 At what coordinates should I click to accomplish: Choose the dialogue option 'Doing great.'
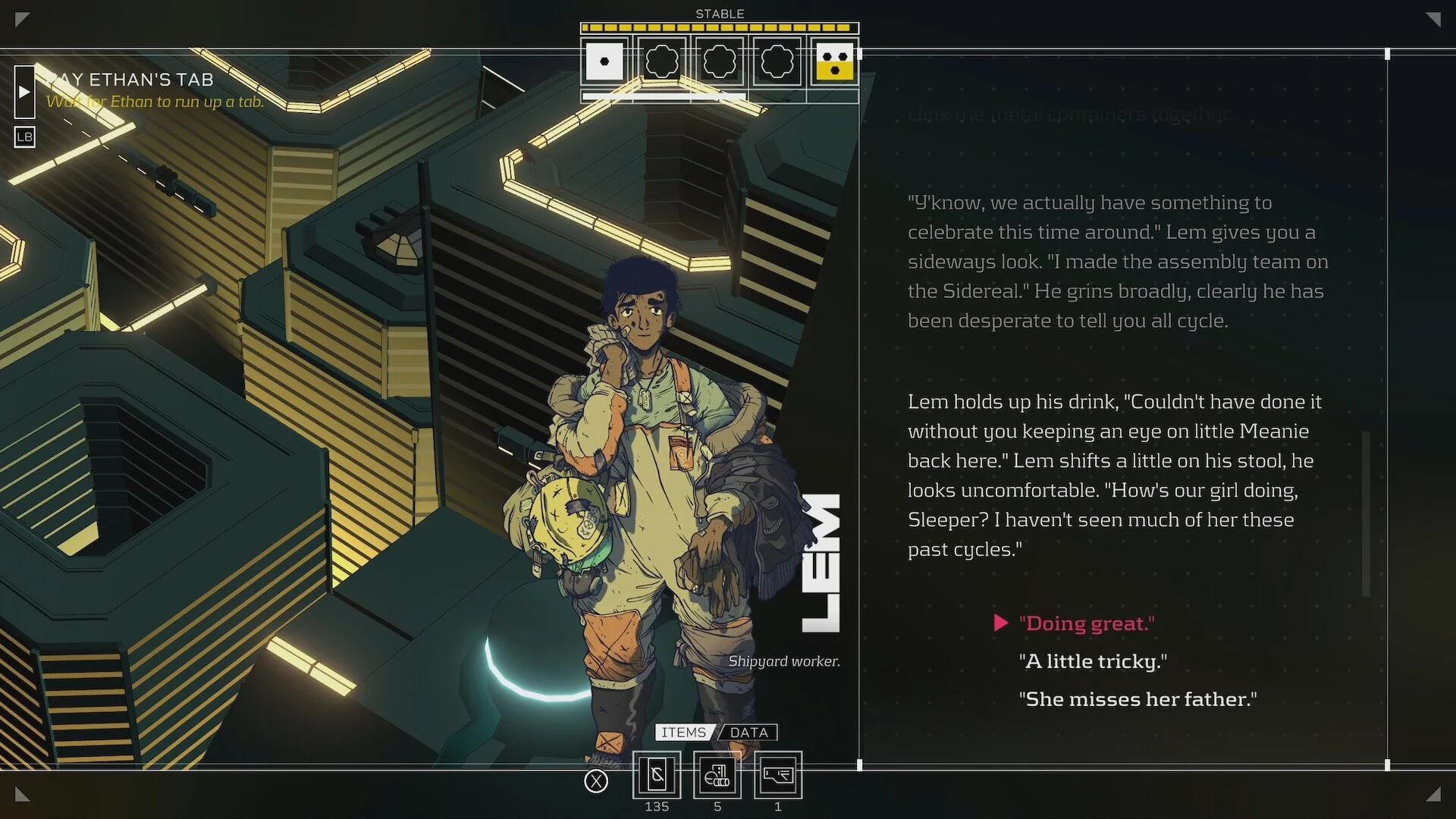coord(1086,623)
